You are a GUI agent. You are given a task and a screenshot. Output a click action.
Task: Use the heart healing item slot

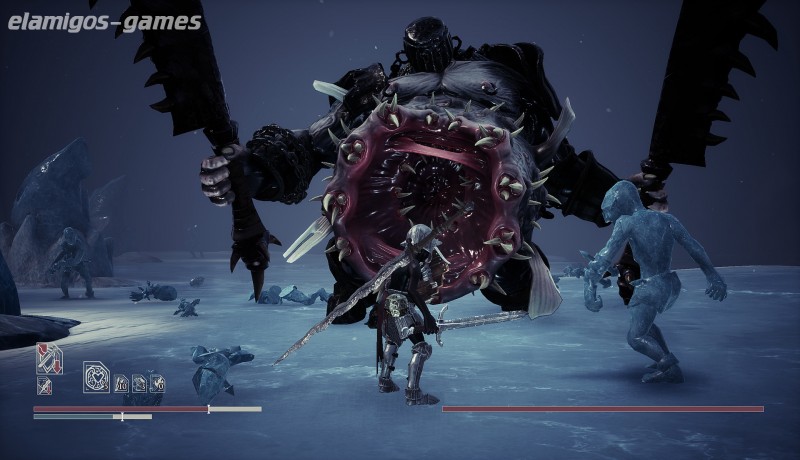click(97, 377)
